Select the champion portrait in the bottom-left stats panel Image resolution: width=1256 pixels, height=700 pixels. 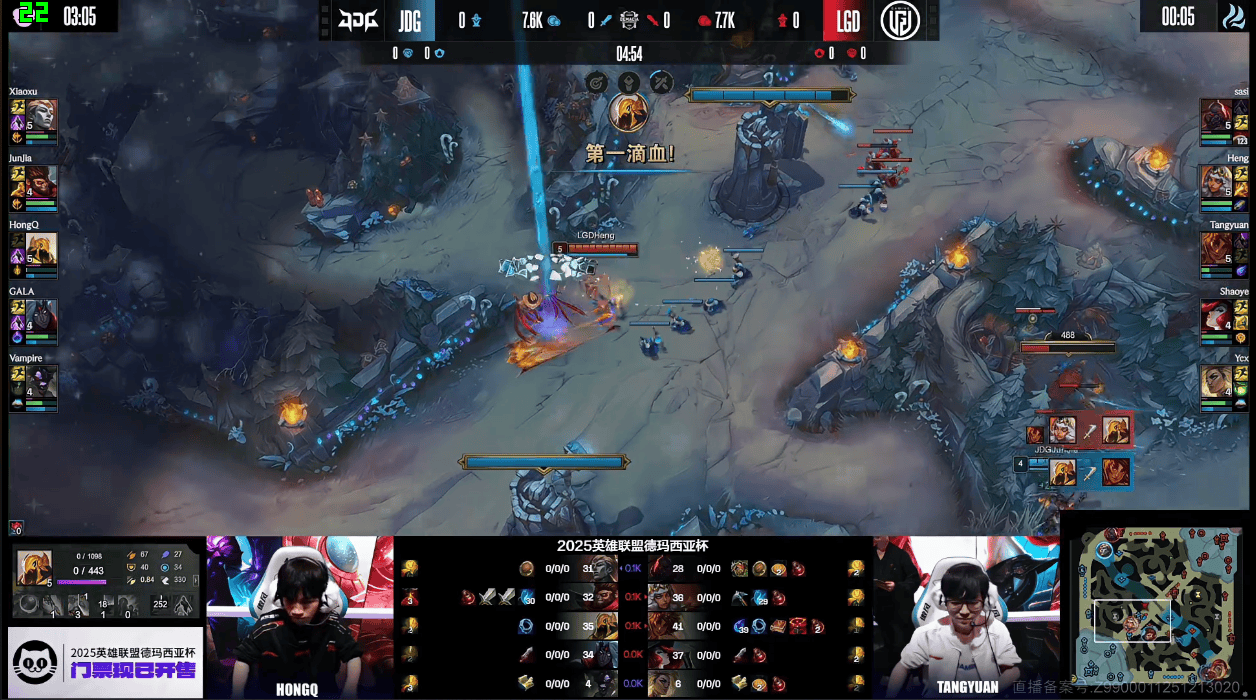click(x=34, y=569)
